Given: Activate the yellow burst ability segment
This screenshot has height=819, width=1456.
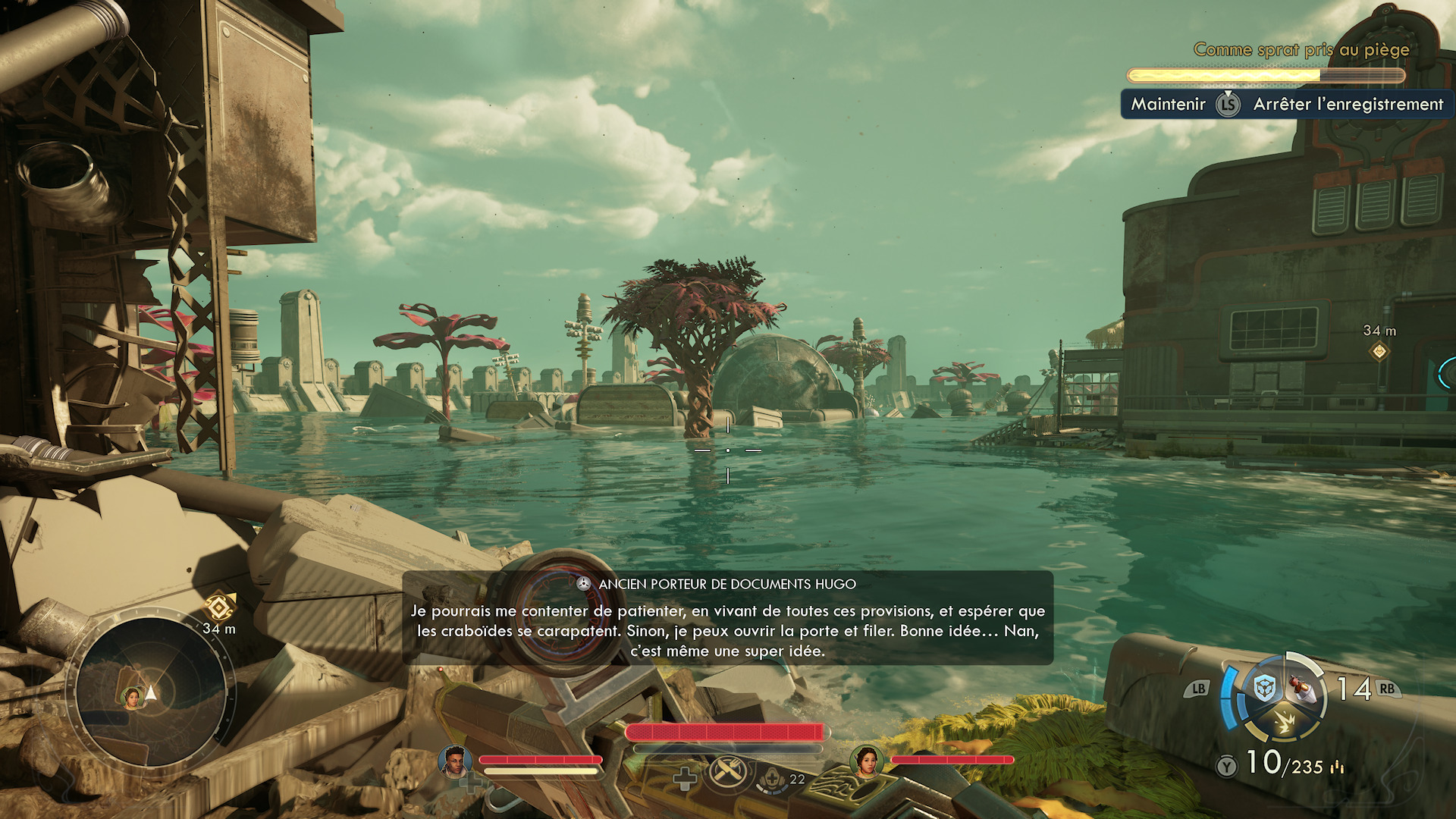Looking at the screenshot, I should [x=1285, y=723].
